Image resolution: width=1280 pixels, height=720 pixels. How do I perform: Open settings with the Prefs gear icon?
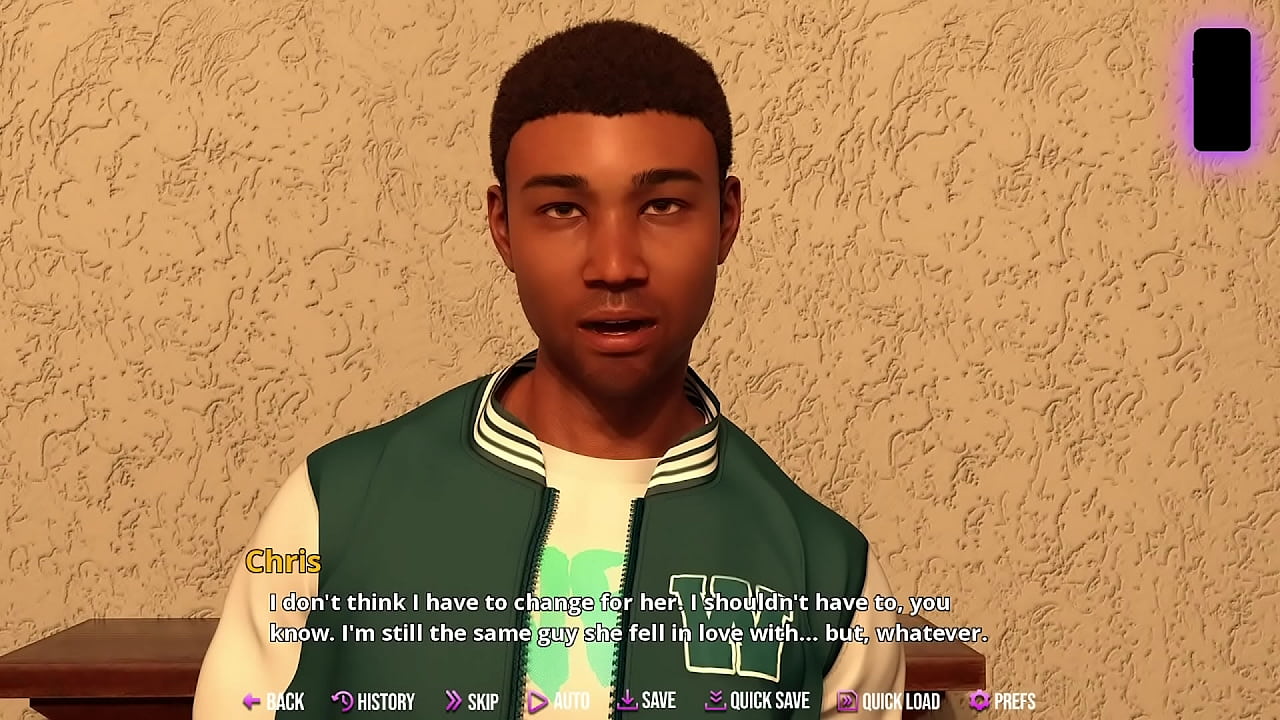coord(977,701)
